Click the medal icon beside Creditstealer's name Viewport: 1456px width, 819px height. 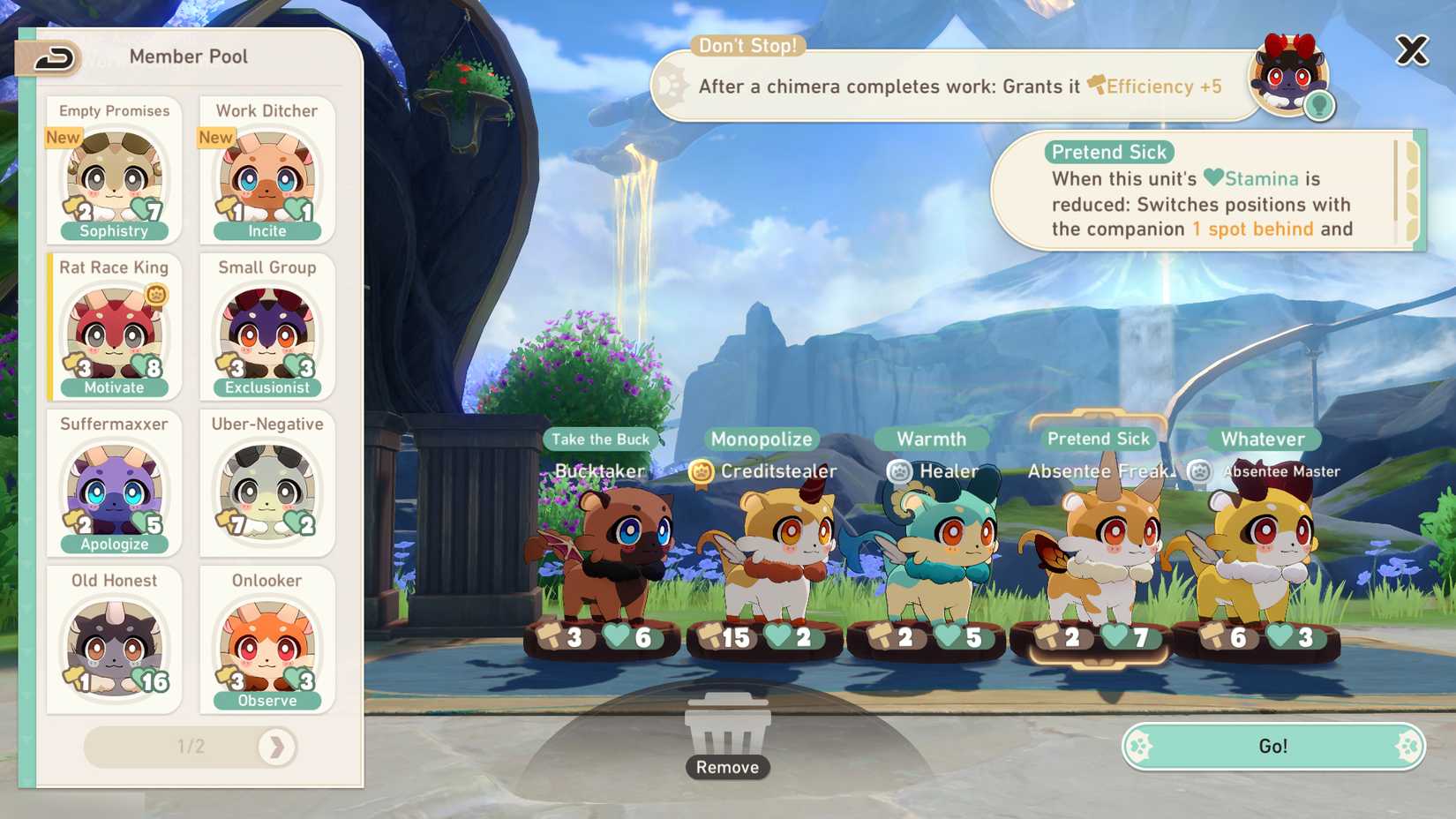click(x=701, y=472)
